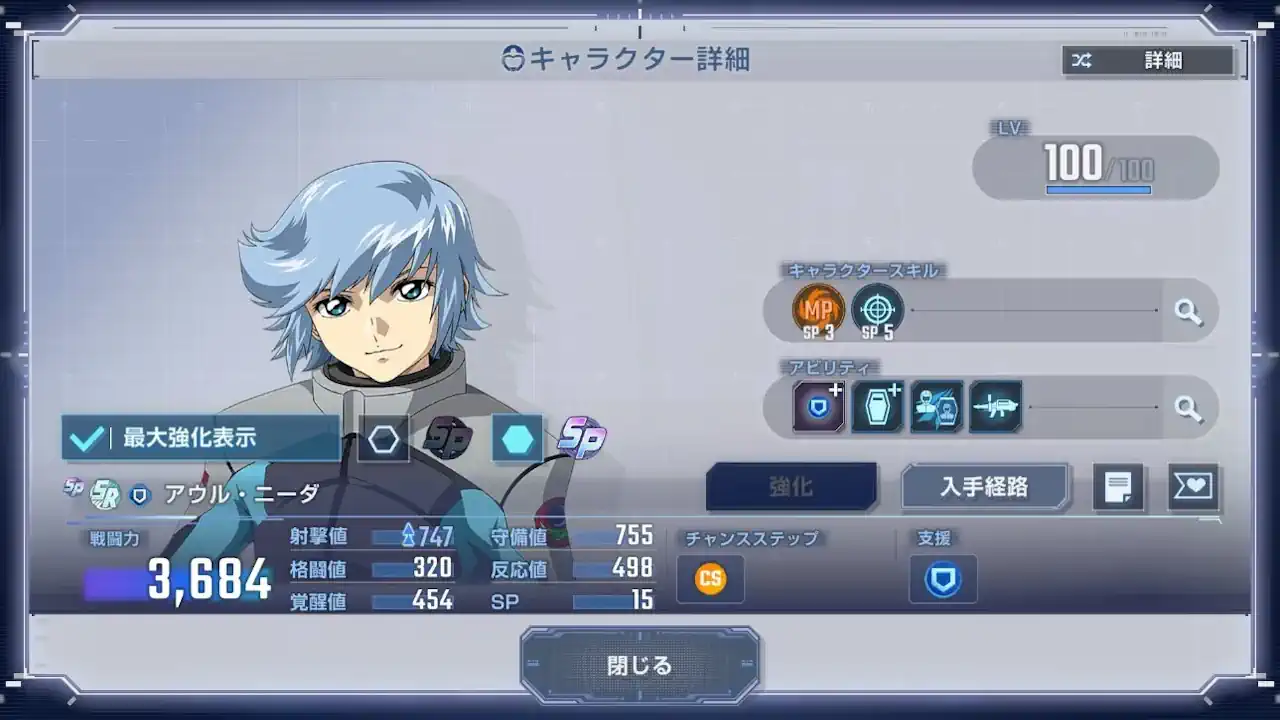Select the pilot silhouette ability icon
This screenshot has height=720, width=1280.
pyautogui.click(x=937, y=407)
